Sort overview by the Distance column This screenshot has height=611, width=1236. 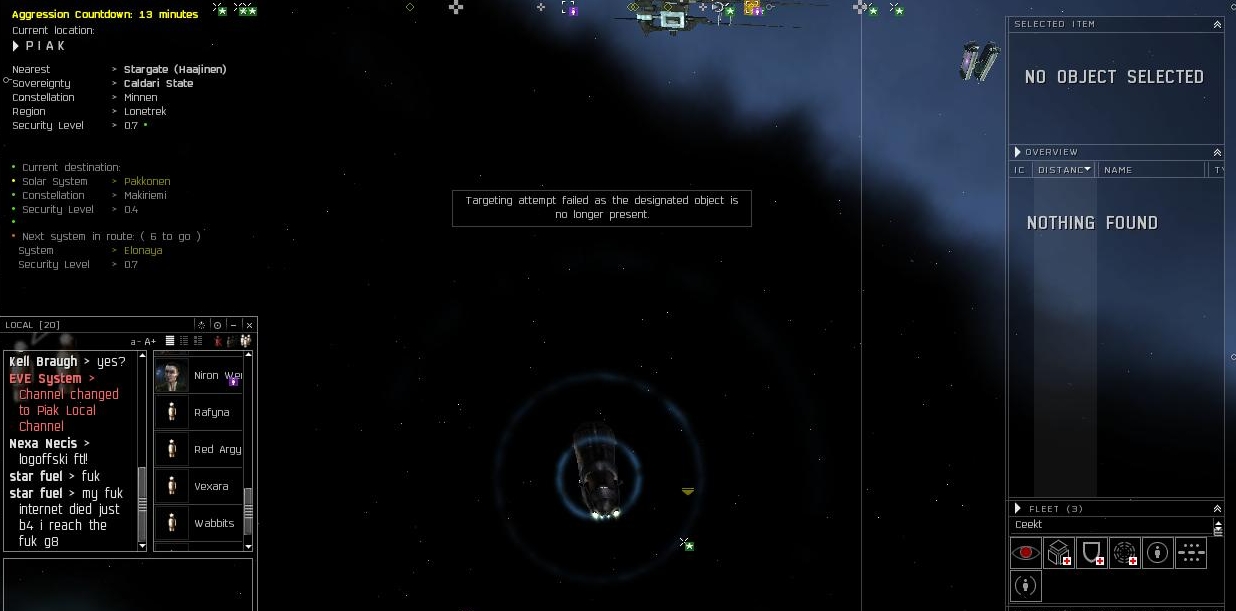[x=1062, y=170]
